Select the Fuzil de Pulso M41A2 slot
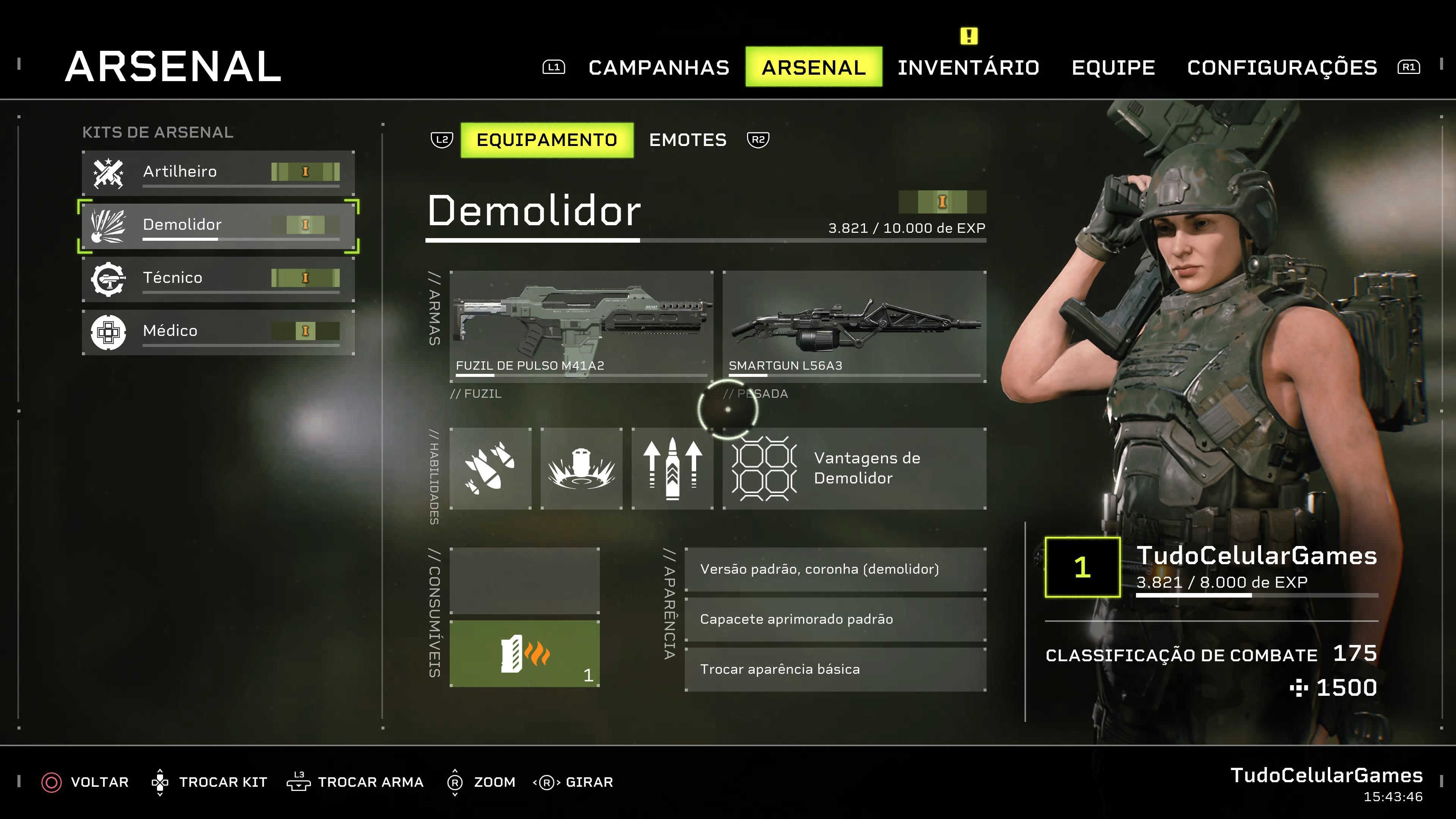The height and width of the screenshot is (819, 1456). (581, 326)
